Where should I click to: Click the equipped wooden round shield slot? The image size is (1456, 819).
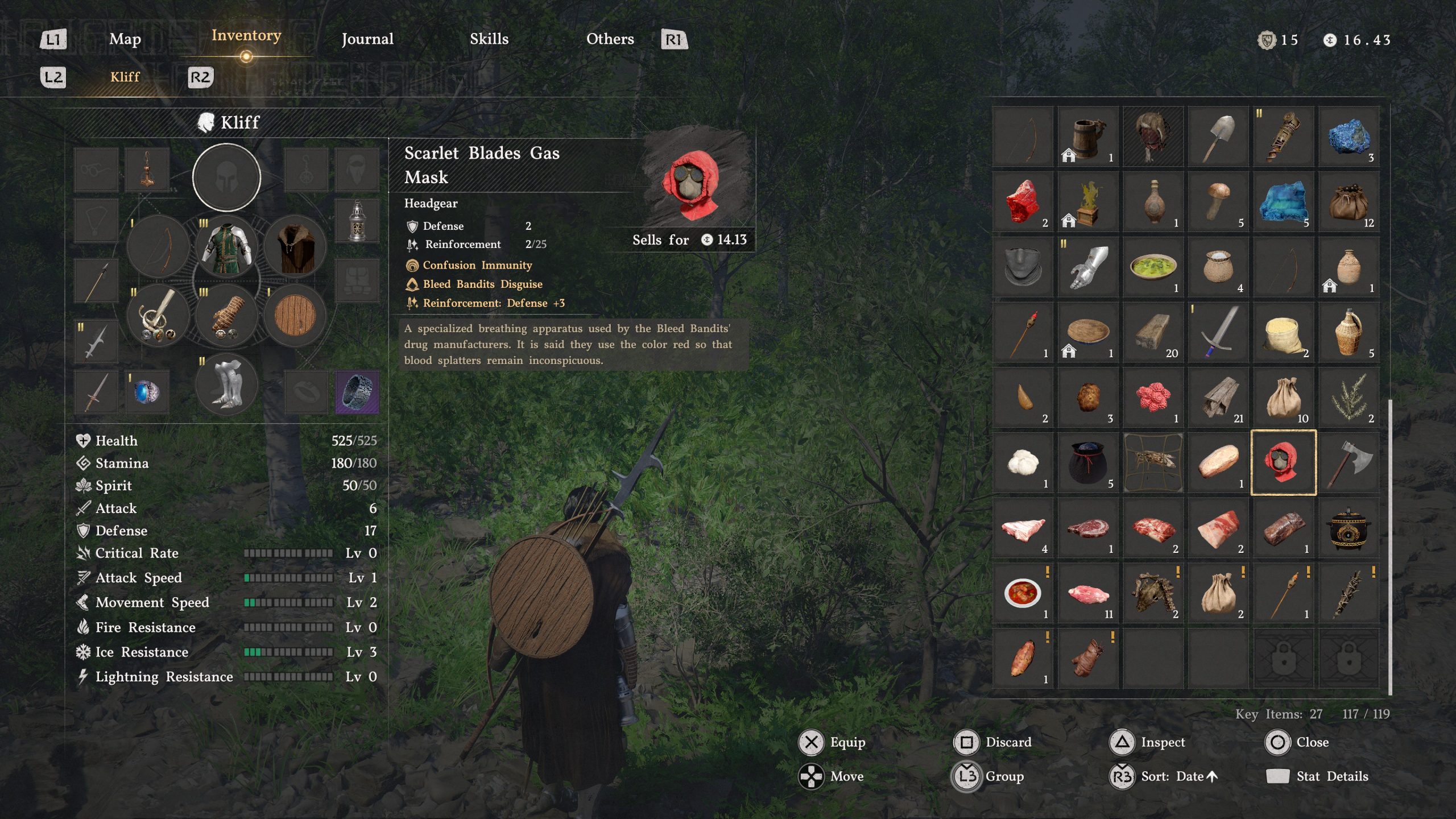(x=295, y=316)
